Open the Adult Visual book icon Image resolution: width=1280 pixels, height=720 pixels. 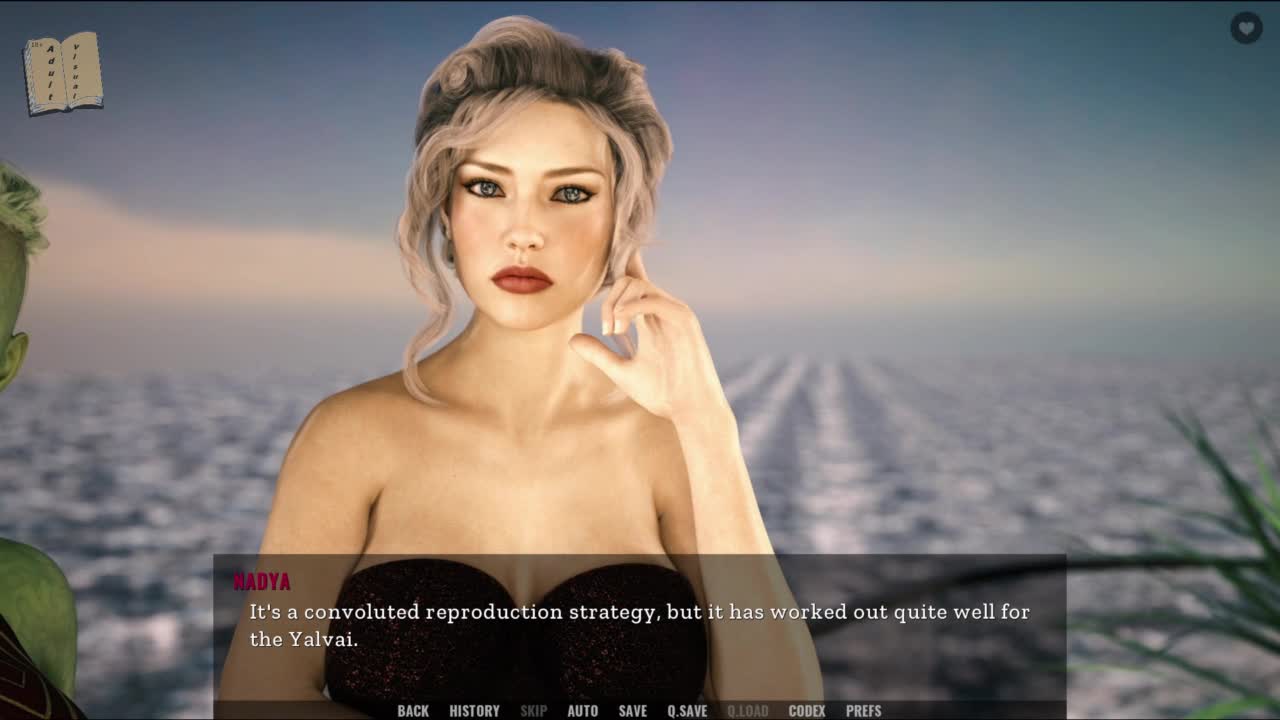click(x=63, y=73)
